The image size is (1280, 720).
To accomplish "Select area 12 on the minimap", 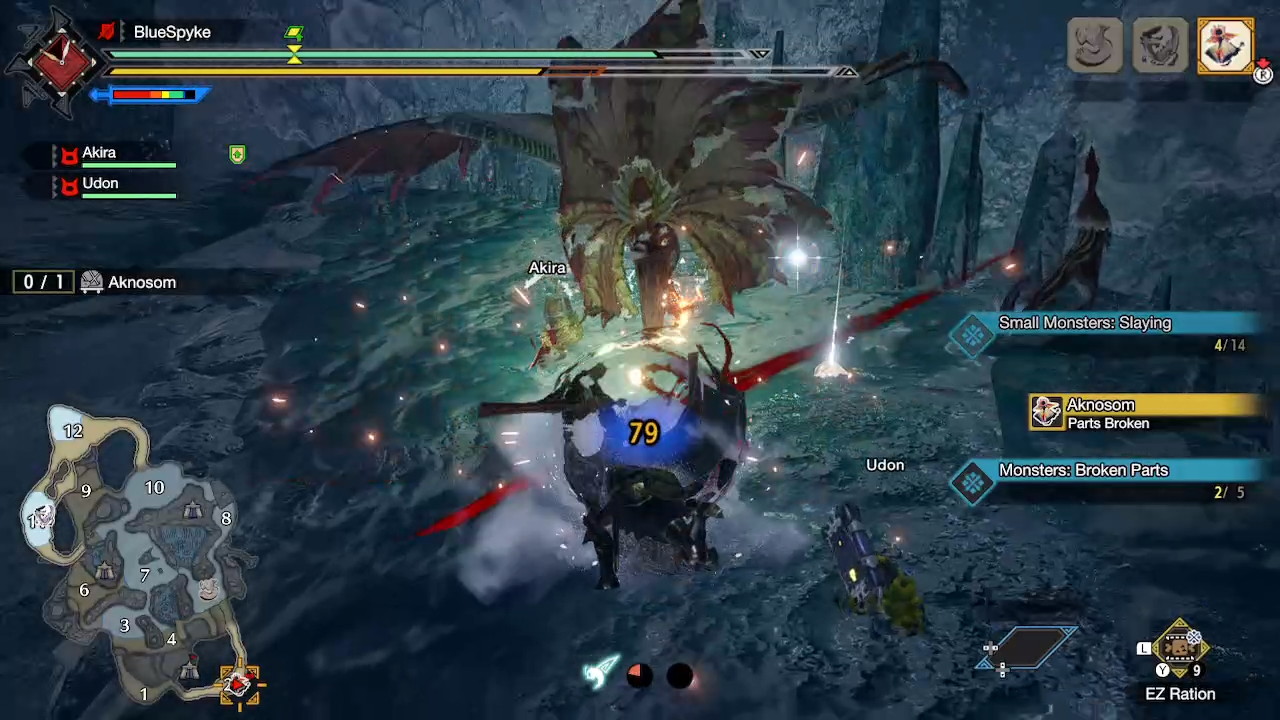I will pos(72,431).
